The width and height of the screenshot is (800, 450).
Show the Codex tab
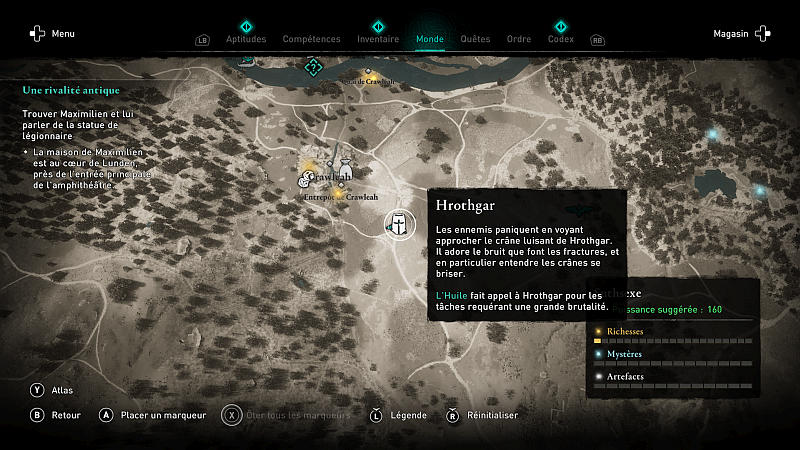click(x=561, y=39)
